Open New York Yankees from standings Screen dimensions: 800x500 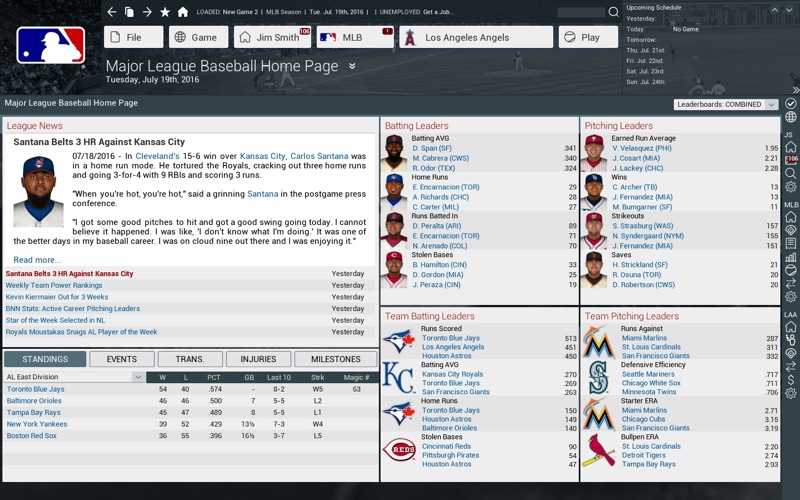tap(36, 424)
